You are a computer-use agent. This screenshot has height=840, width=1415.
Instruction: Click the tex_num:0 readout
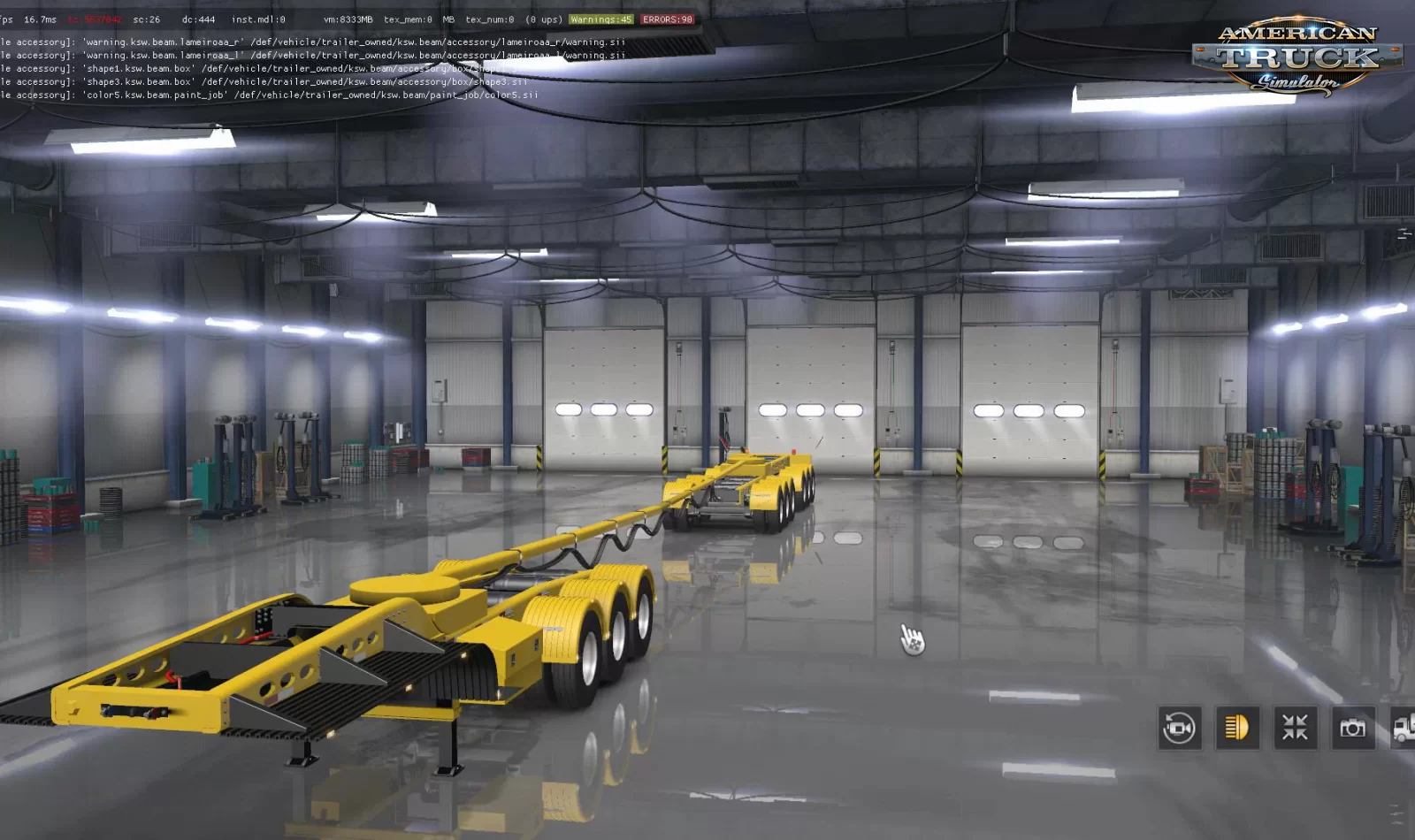487,18
